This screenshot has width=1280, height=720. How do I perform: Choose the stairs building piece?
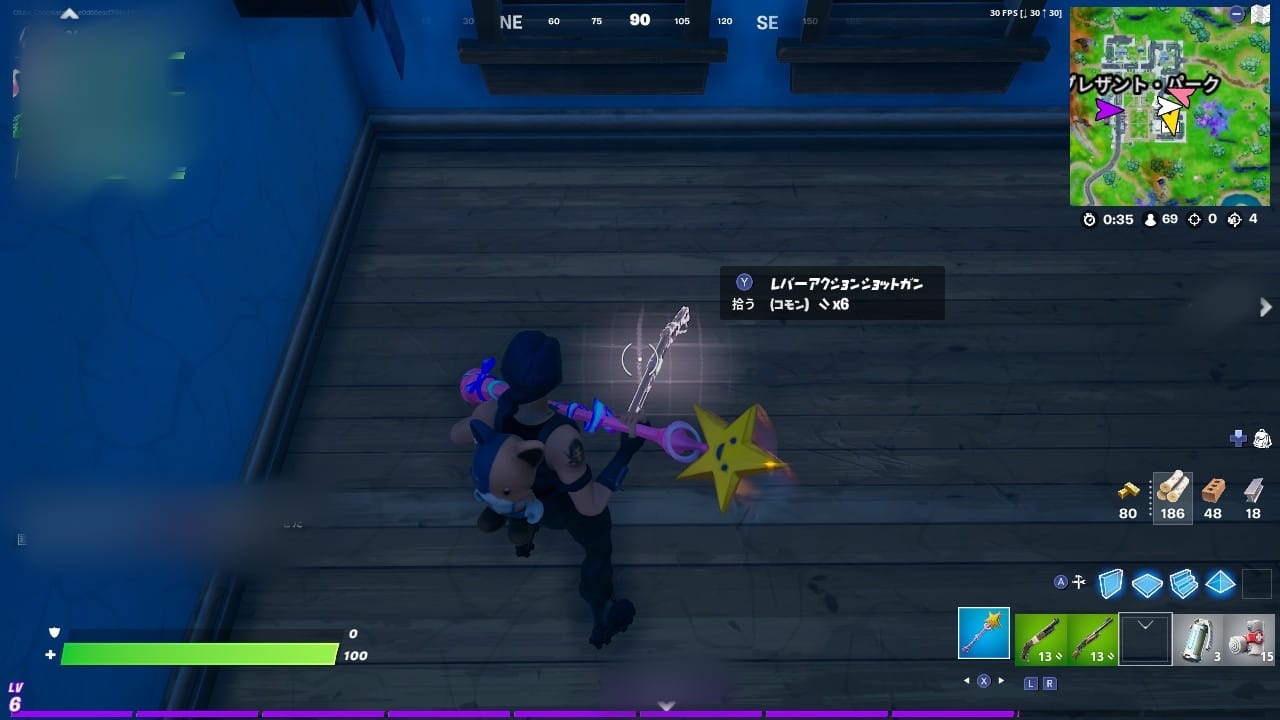(1183, 583)
